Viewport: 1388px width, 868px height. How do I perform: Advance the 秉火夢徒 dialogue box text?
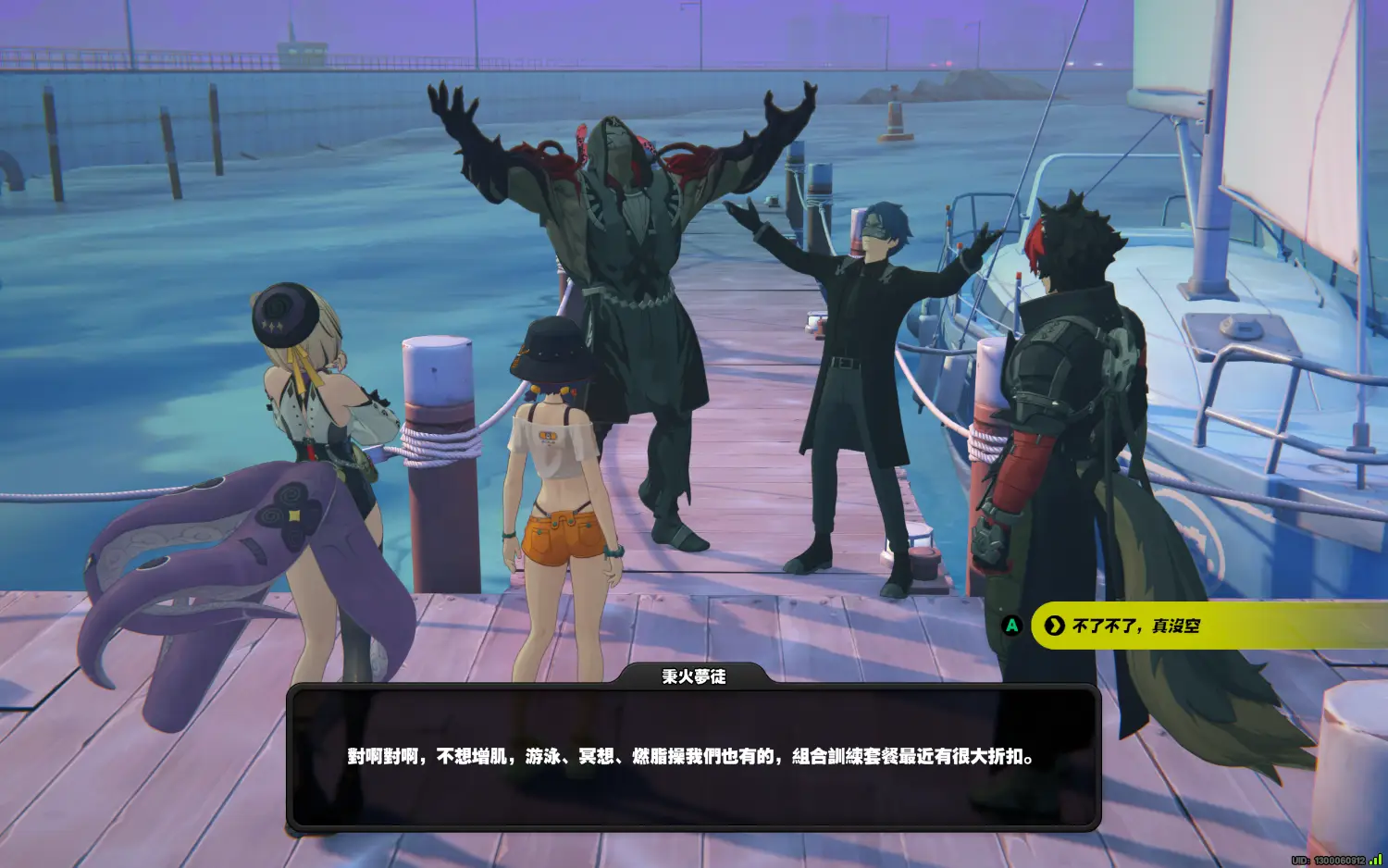click(692, 756)
